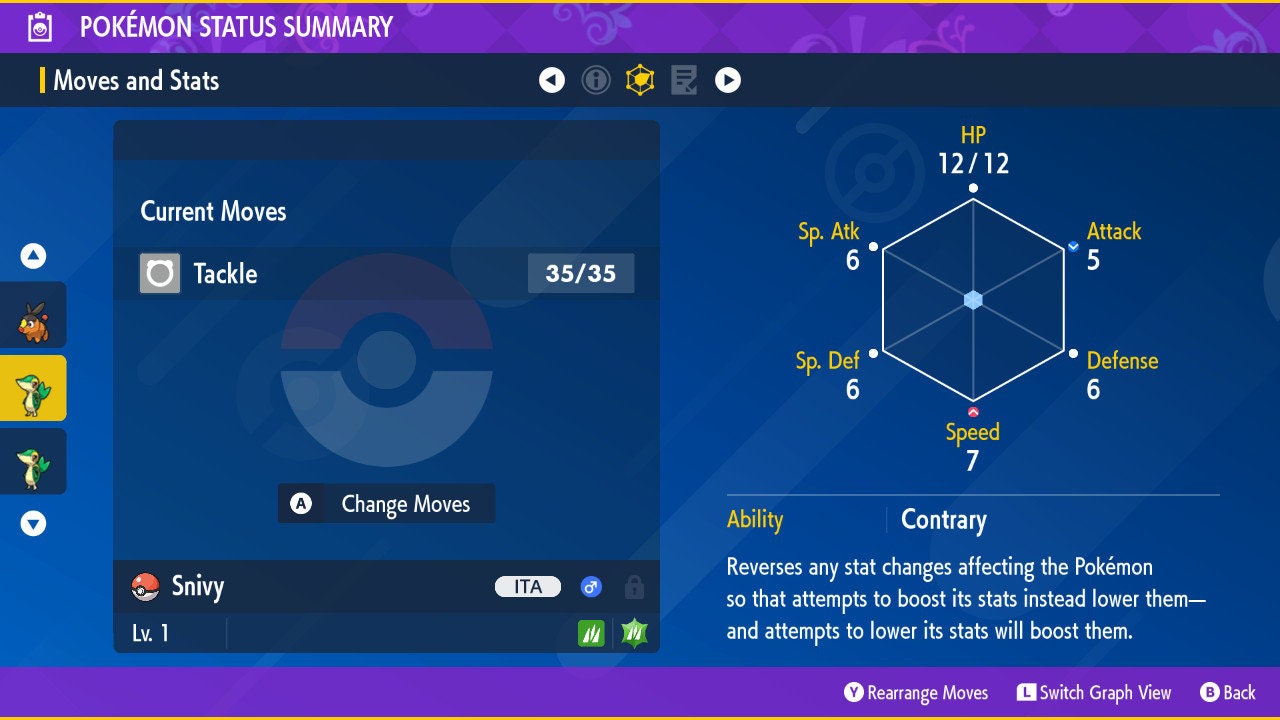The height and width of the screenshot is (720, 1280).
Task: Select the Moves and Stats hexagon tab
Action: click(x=640, y=80)
